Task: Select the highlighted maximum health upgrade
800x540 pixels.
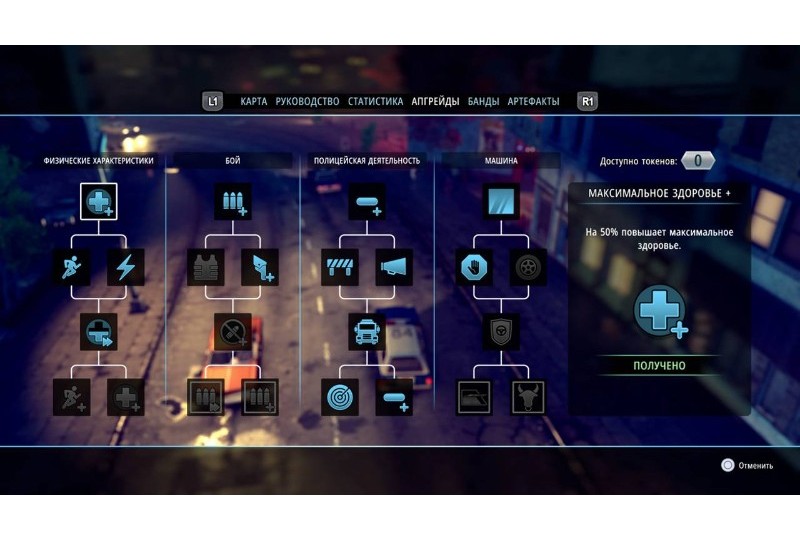Action: tap(99, 202)
